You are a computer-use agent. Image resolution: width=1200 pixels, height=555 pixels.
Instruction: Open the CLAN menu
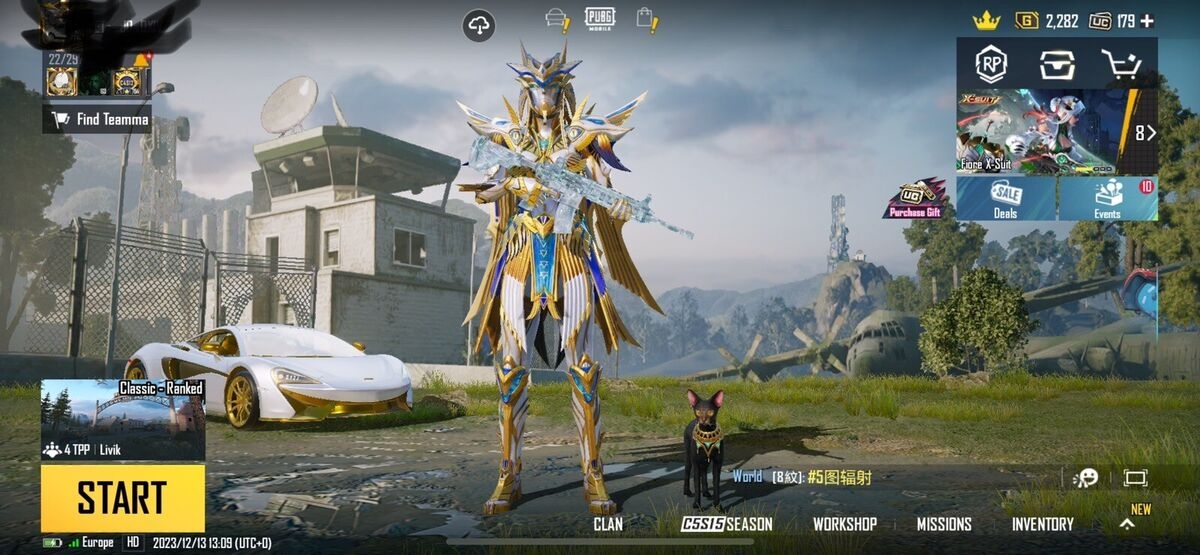click(607, 524)
